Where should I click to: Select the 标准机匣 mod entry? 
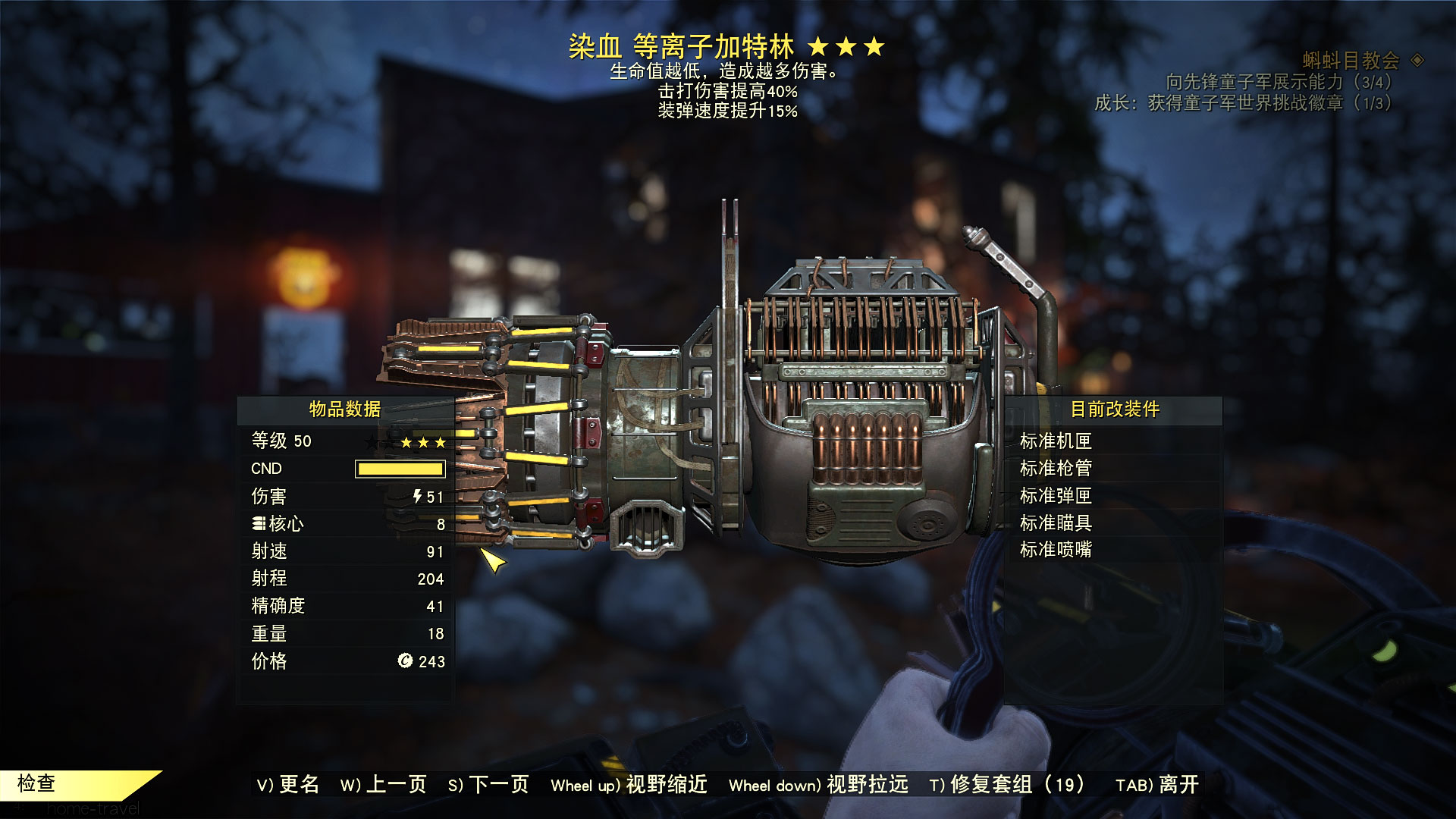1056,441
